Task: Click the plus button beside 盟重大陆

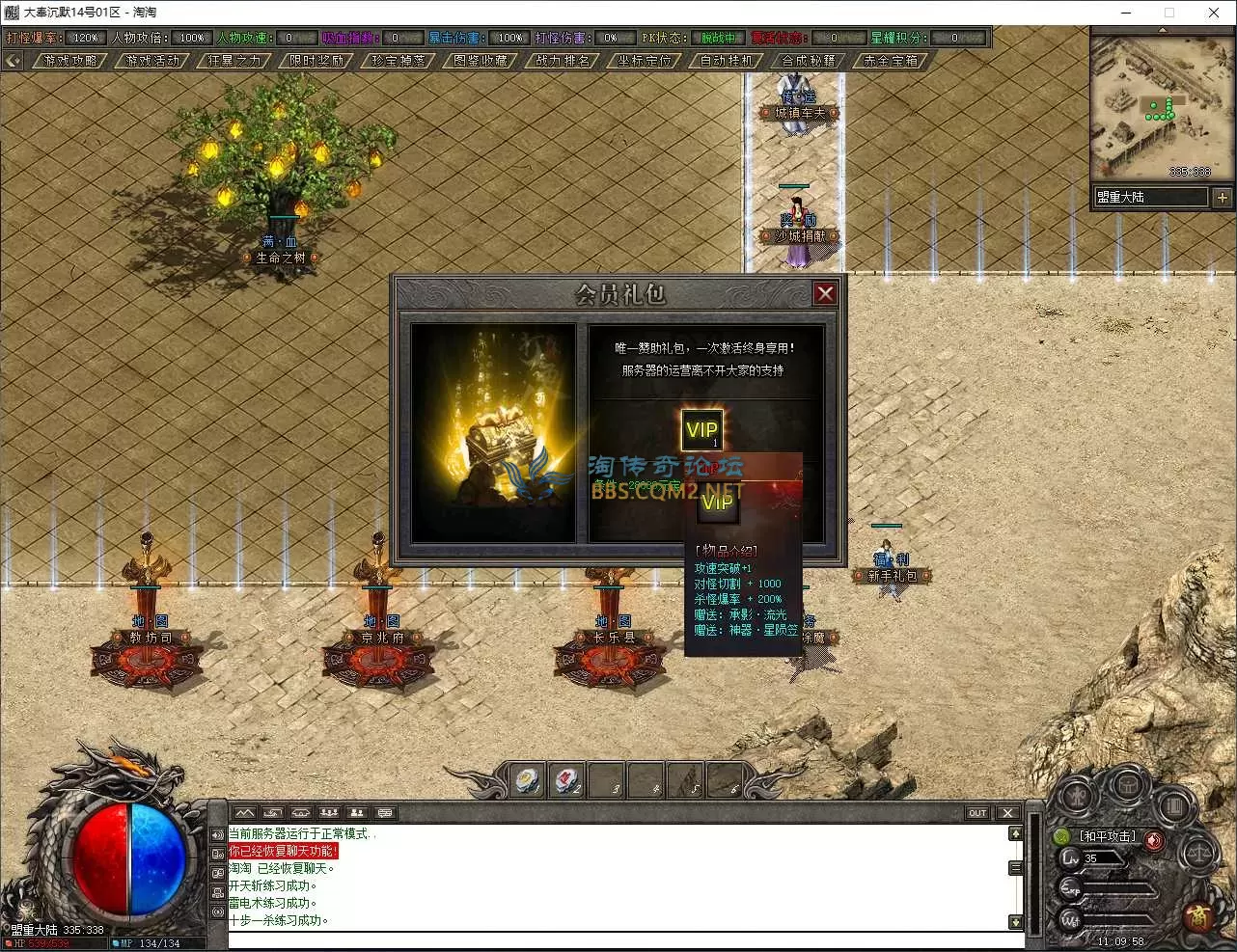Action: 1223,197
